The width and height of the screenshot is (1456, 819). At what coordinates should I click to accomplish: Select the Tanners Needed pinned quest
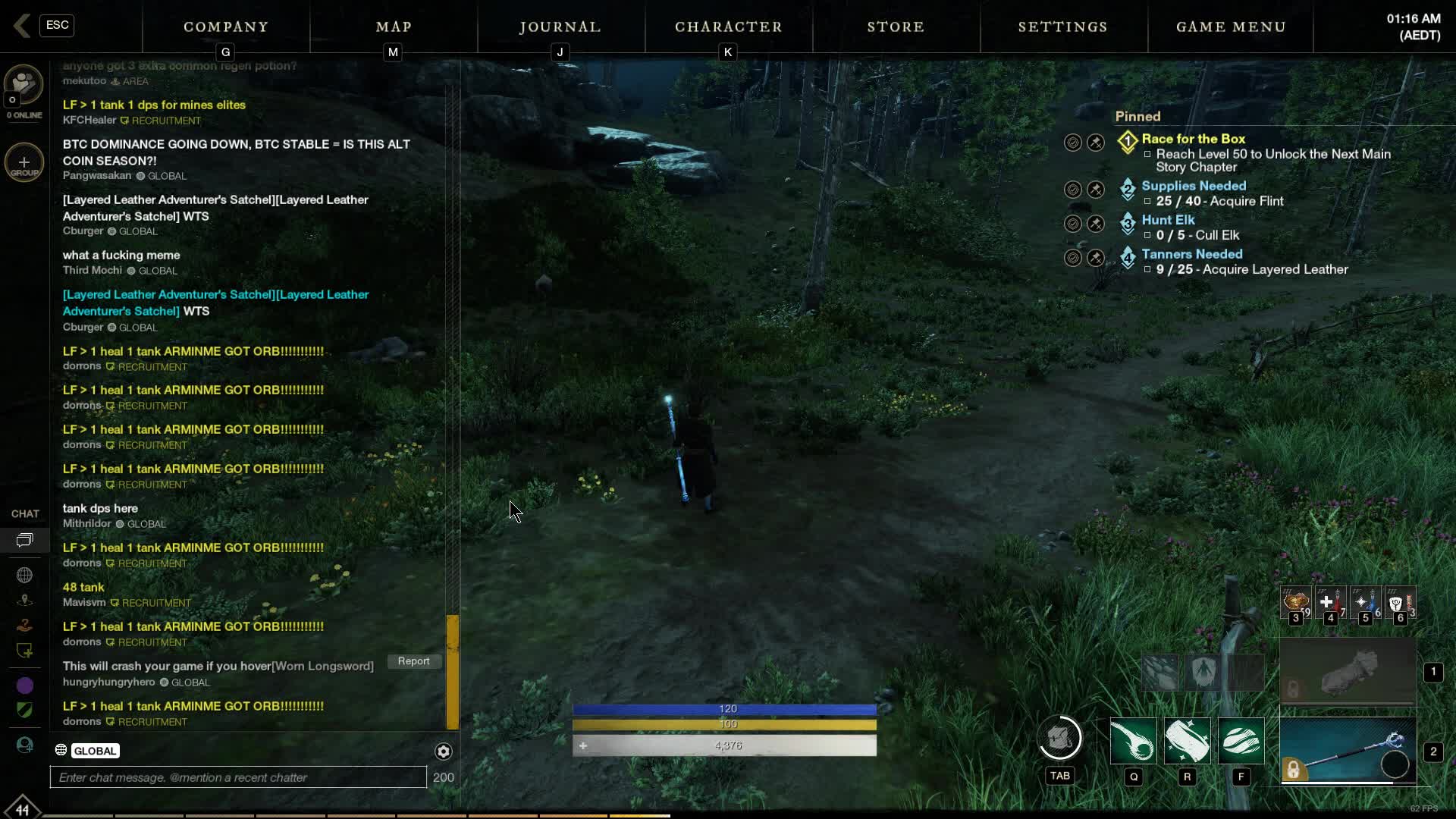1191,254
